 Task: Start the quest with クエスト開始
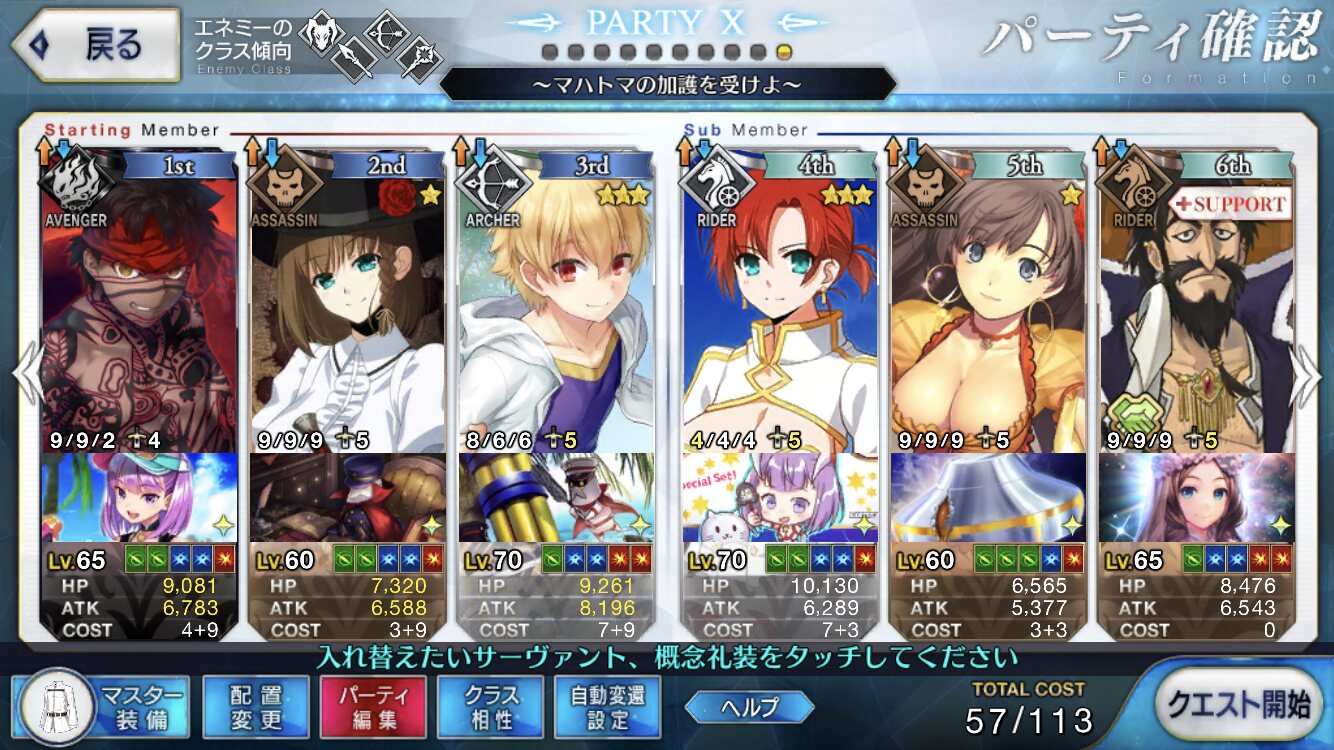tap(1241, 704)
